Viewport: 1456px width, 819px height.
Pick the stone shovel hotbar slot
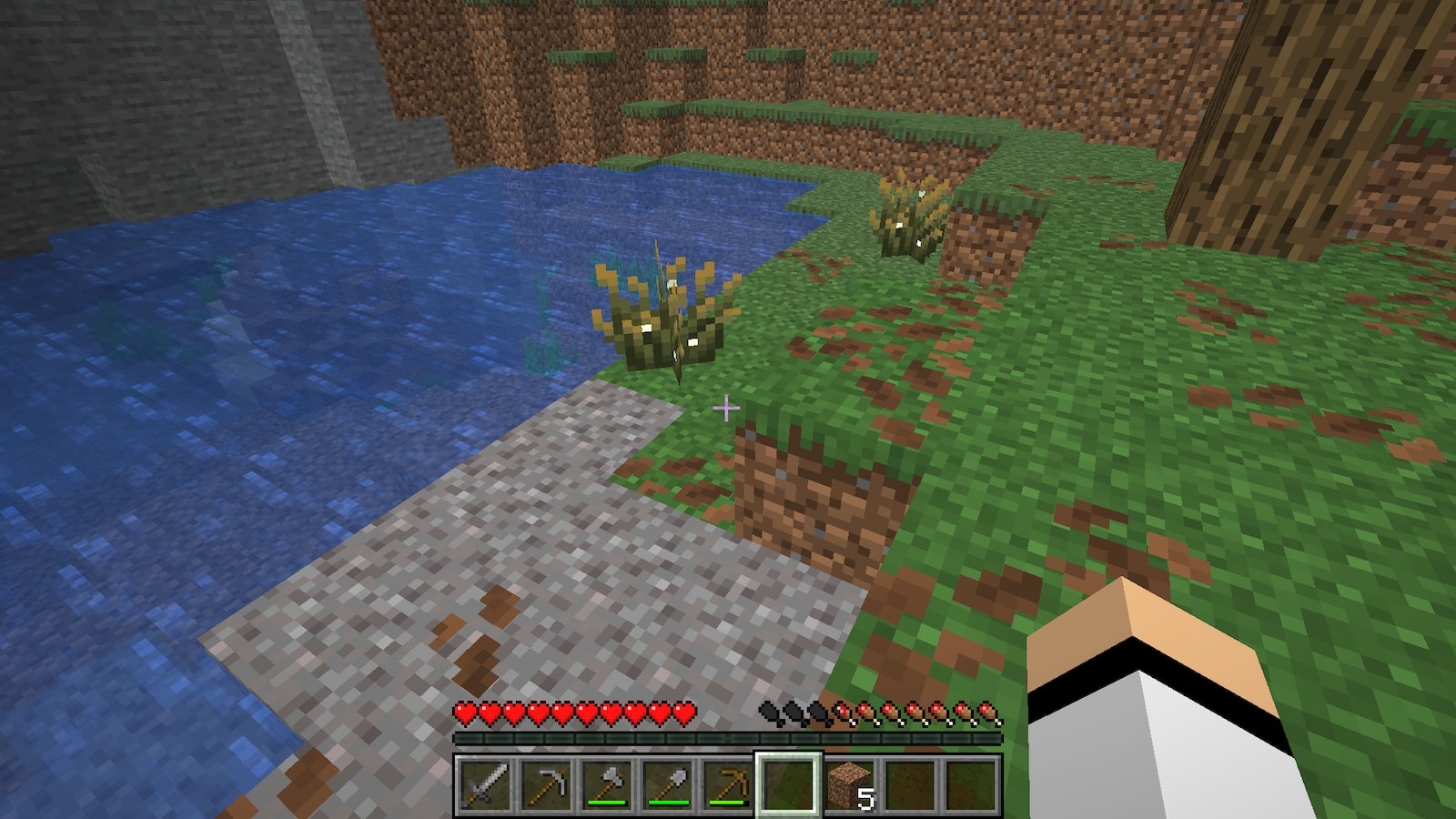[668, 784]
